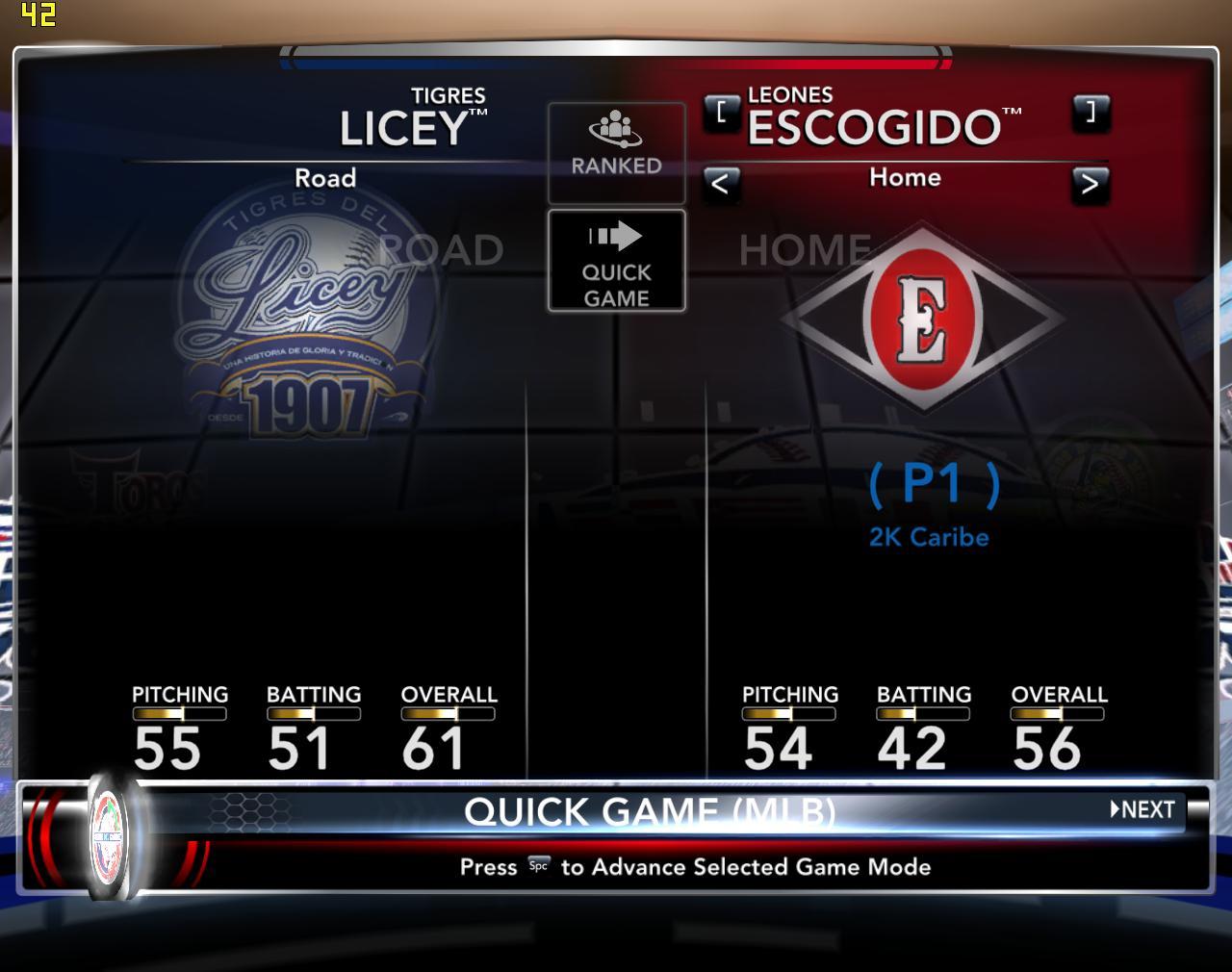Select the Leones Escogido team logo
Image resolution: width=1232 pixels, height=972 pixels.
pos(923,320)
